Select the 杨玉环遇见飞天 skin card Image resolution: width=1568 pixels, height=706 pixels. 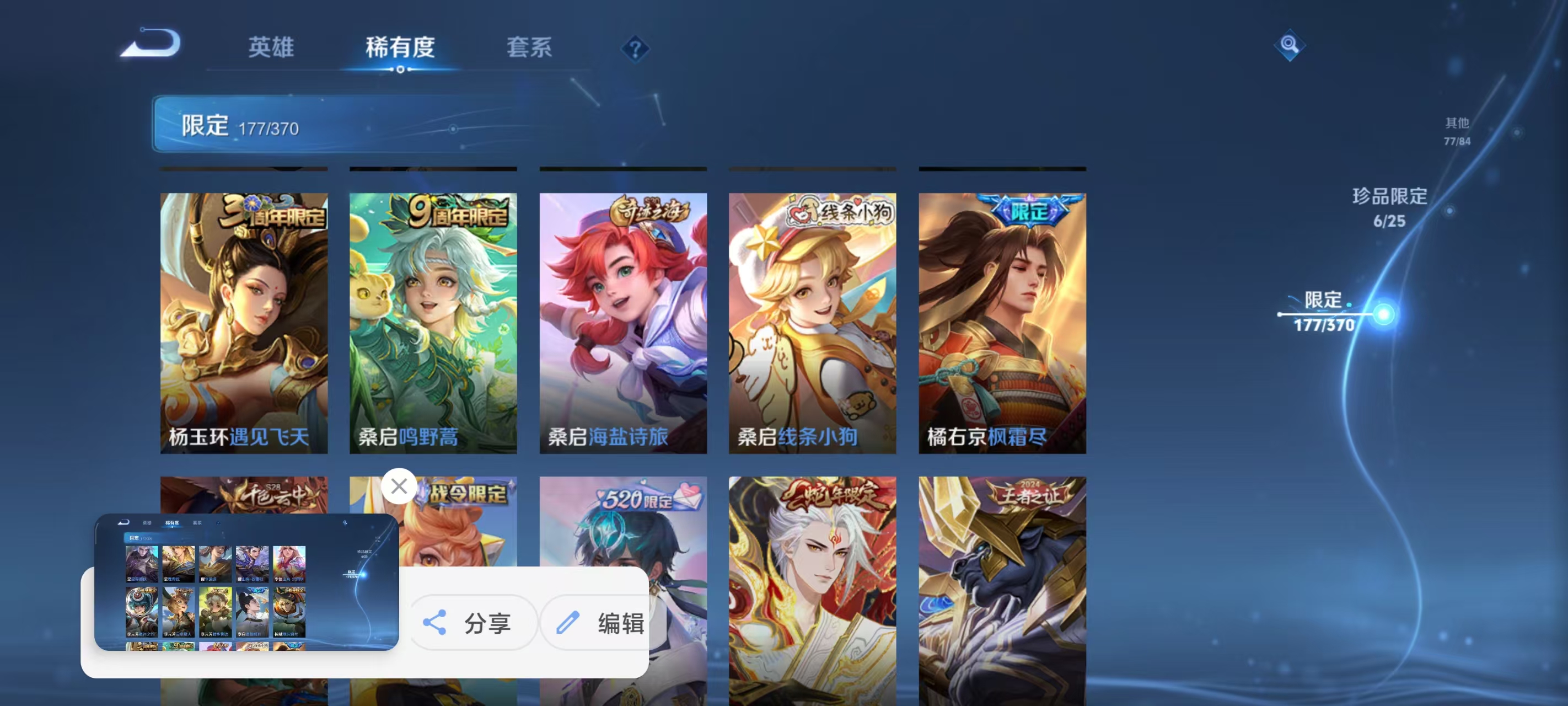(x=243, y=323)
